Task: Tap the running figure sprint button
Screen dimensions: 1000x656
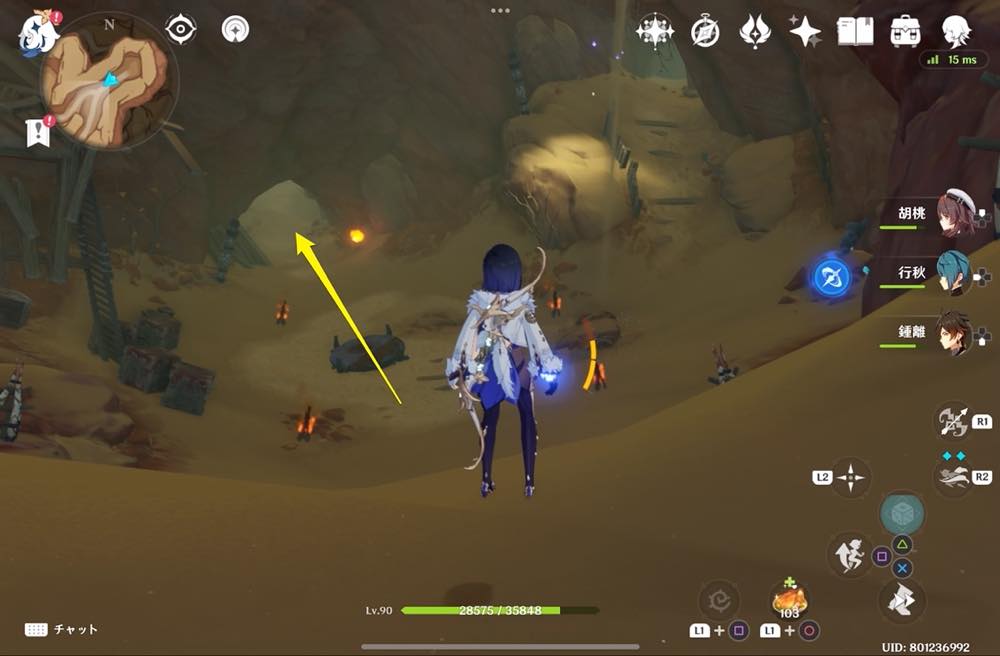Action: coord(851,554)
